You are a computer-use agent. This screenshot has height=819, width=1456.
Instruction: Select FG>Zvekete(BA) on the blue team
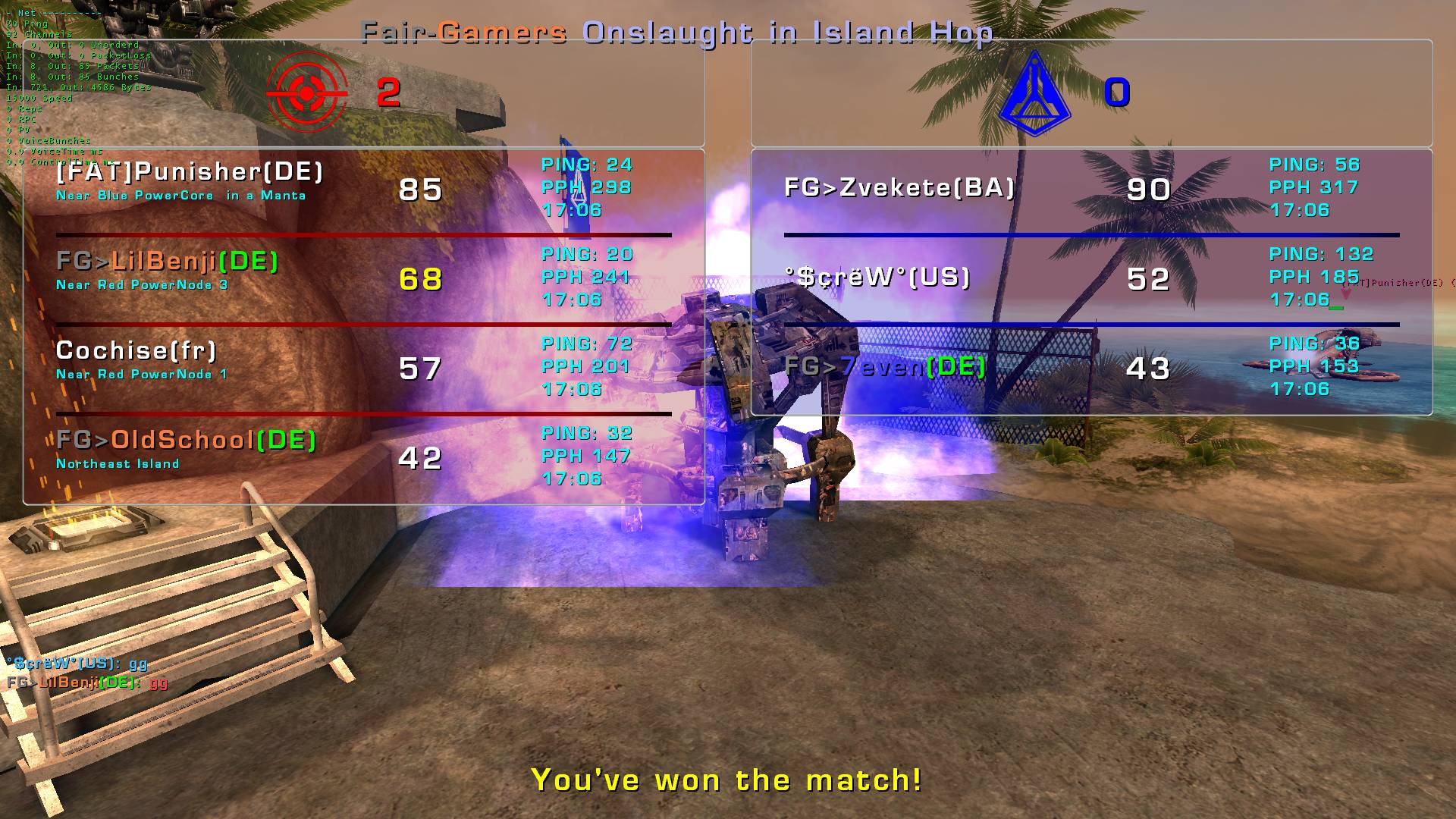(x=899, y=188)
